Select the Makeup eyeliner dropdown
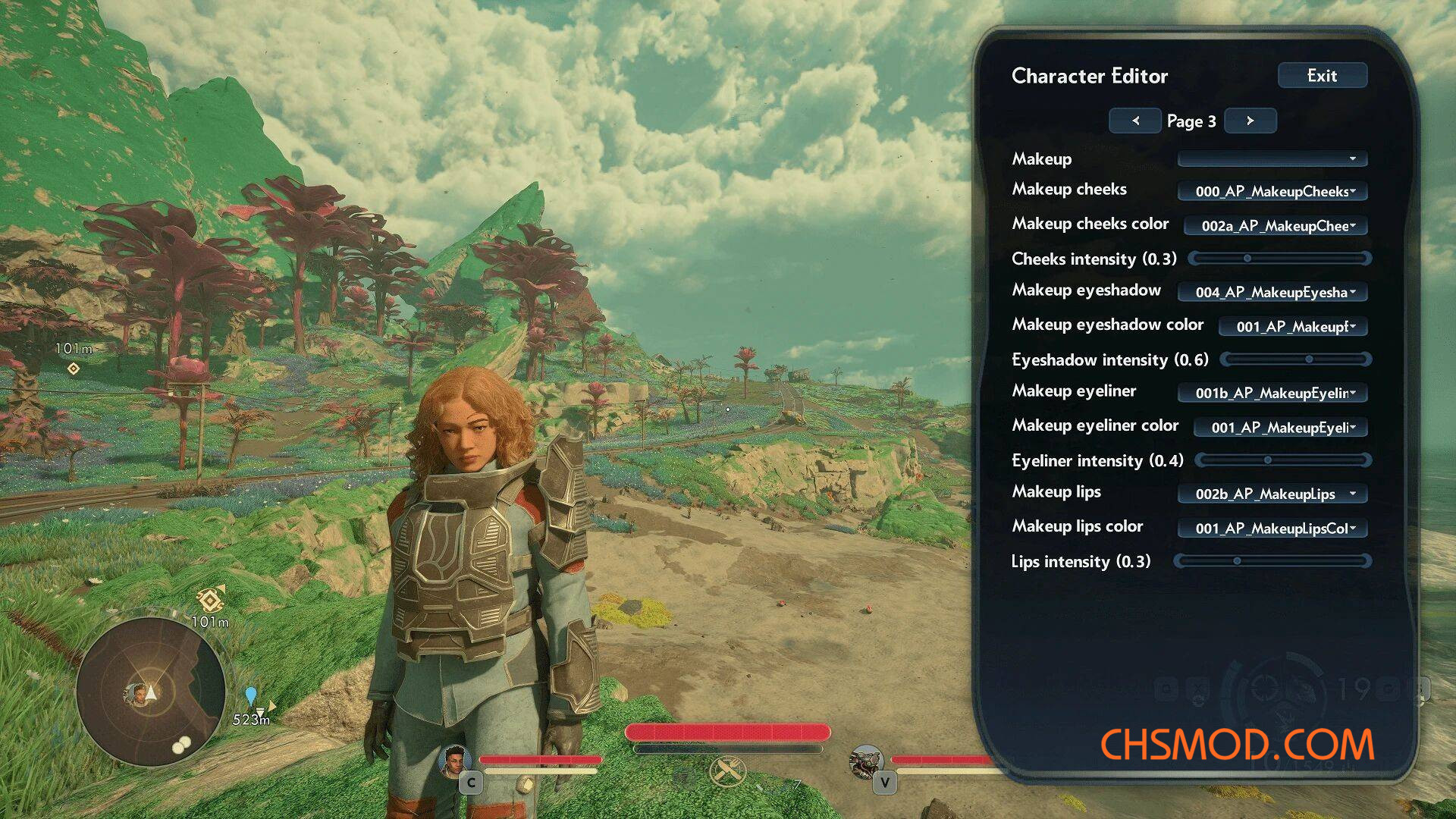 click(1272, 393)
